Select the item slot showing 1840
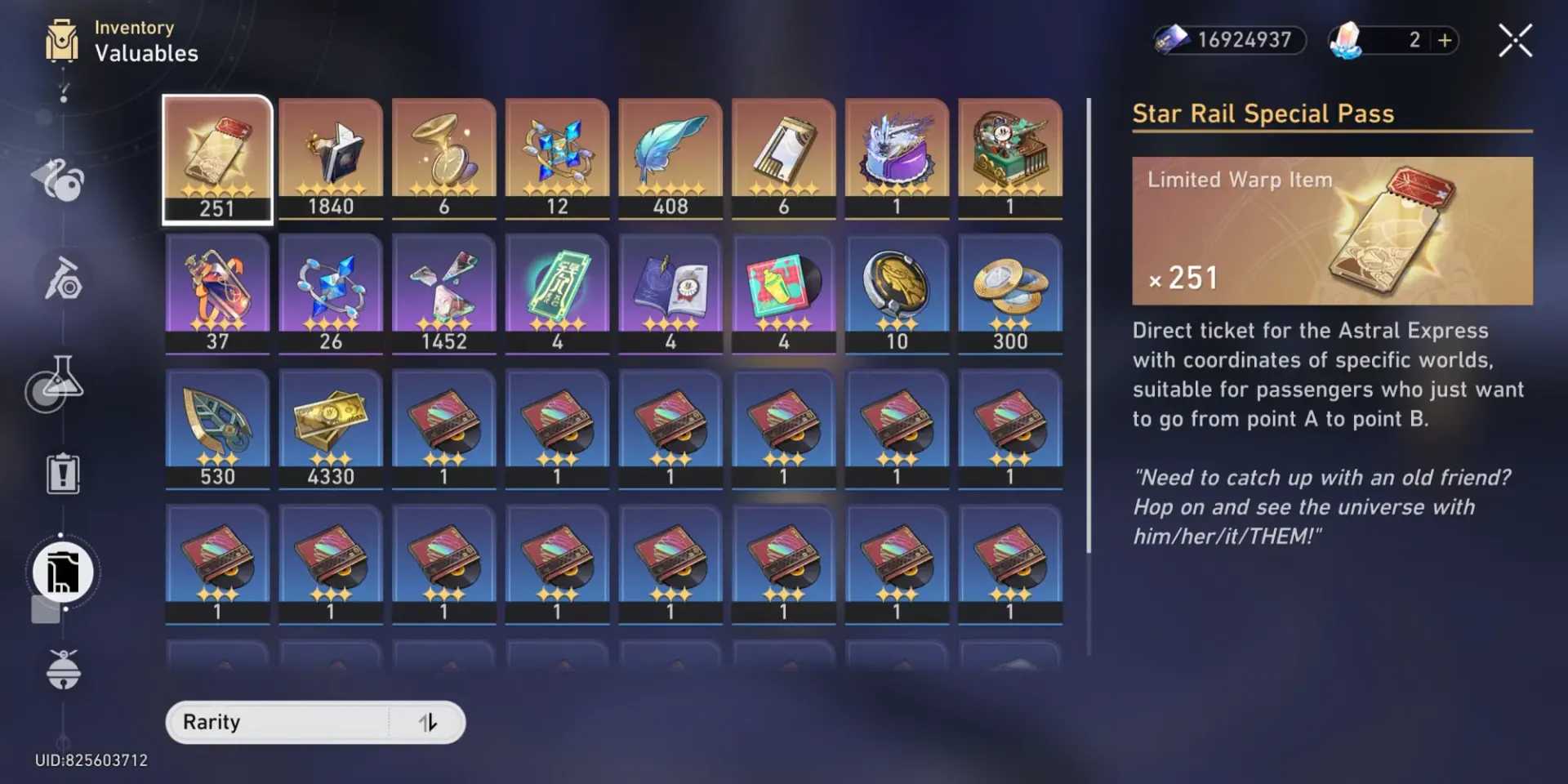The width and height of the screenshot is (1568, 784). point(331,158)
